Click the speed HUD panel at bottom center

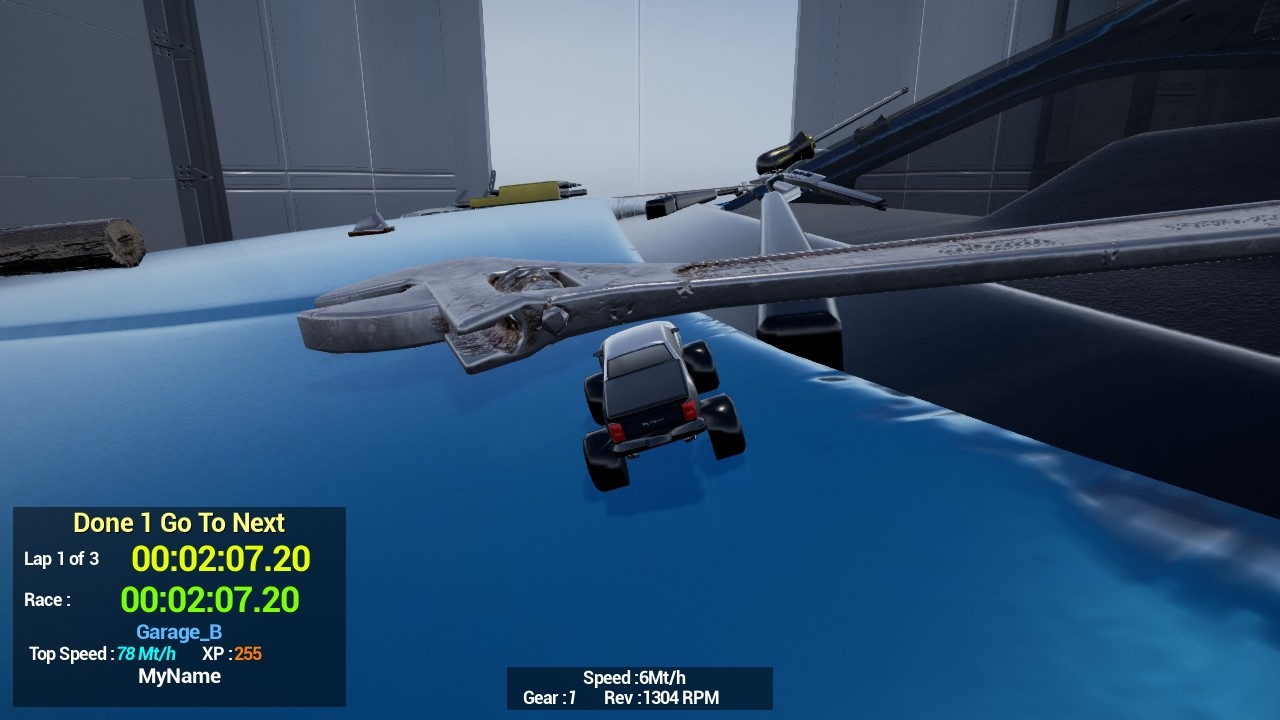tap(640, 688)
